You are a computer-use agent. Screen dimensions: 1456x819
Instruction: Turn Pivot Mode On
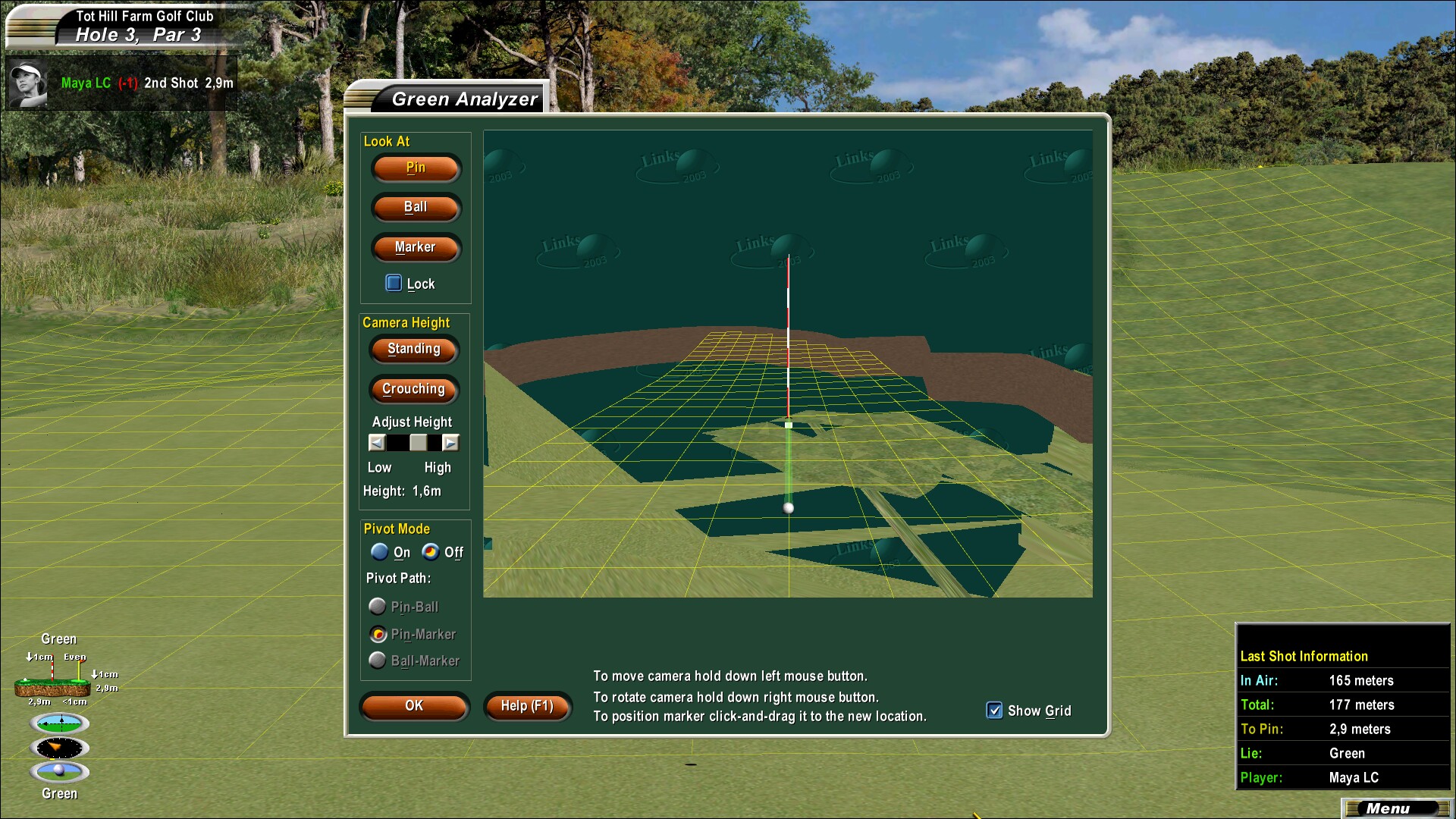pos(379,552)
